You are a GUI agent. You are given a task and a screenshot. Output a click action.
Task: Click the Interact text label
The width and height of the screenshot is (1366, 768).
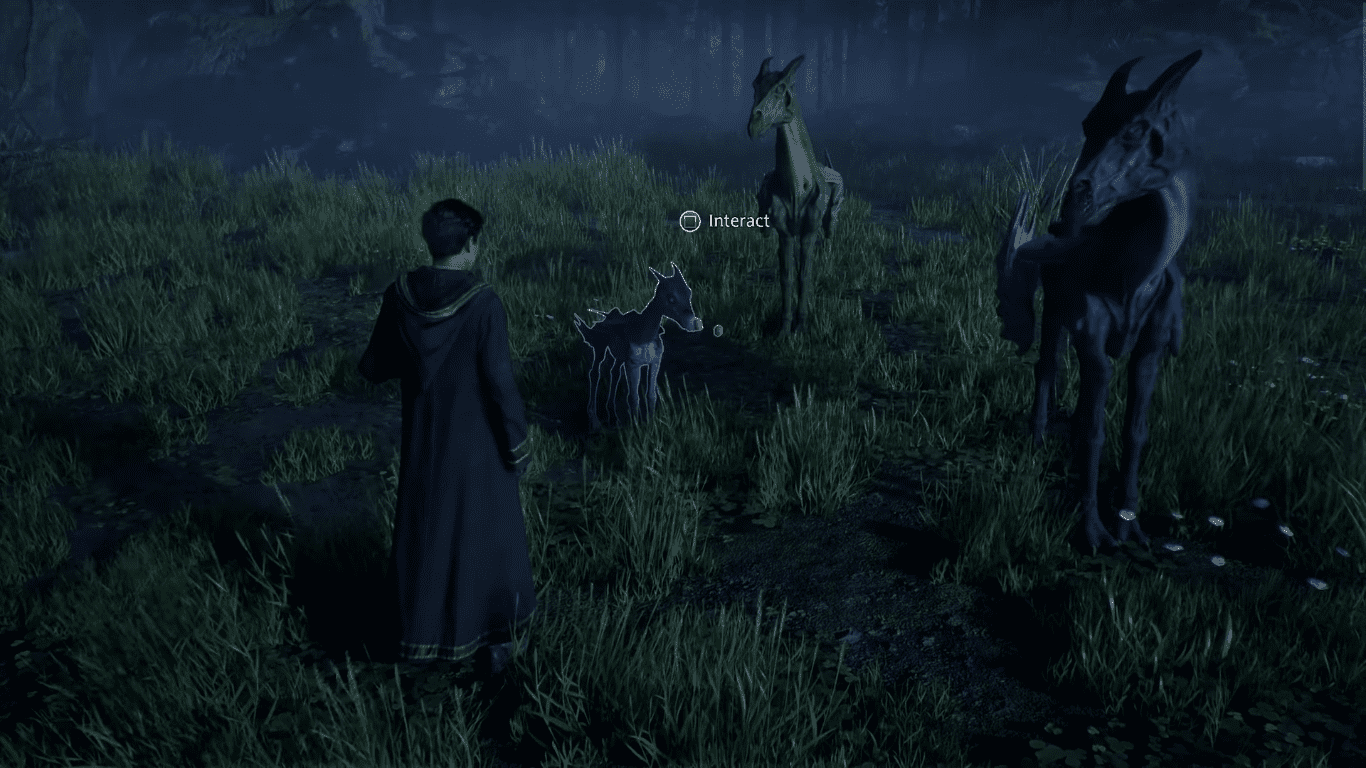739,221
